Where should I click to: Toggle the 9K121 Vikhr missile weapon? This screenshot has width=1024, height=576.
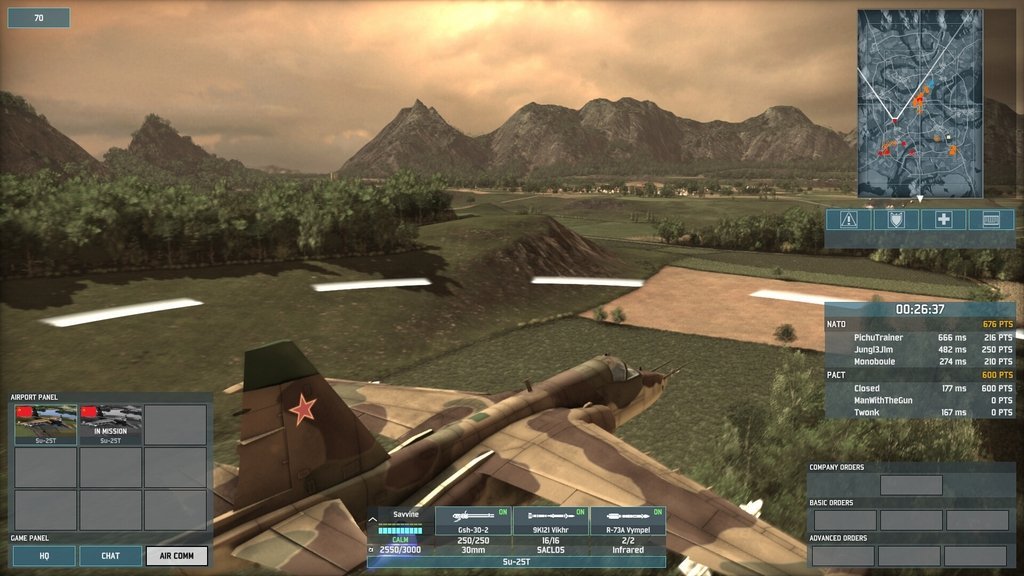pyautogui.click(x=550, y=520)
